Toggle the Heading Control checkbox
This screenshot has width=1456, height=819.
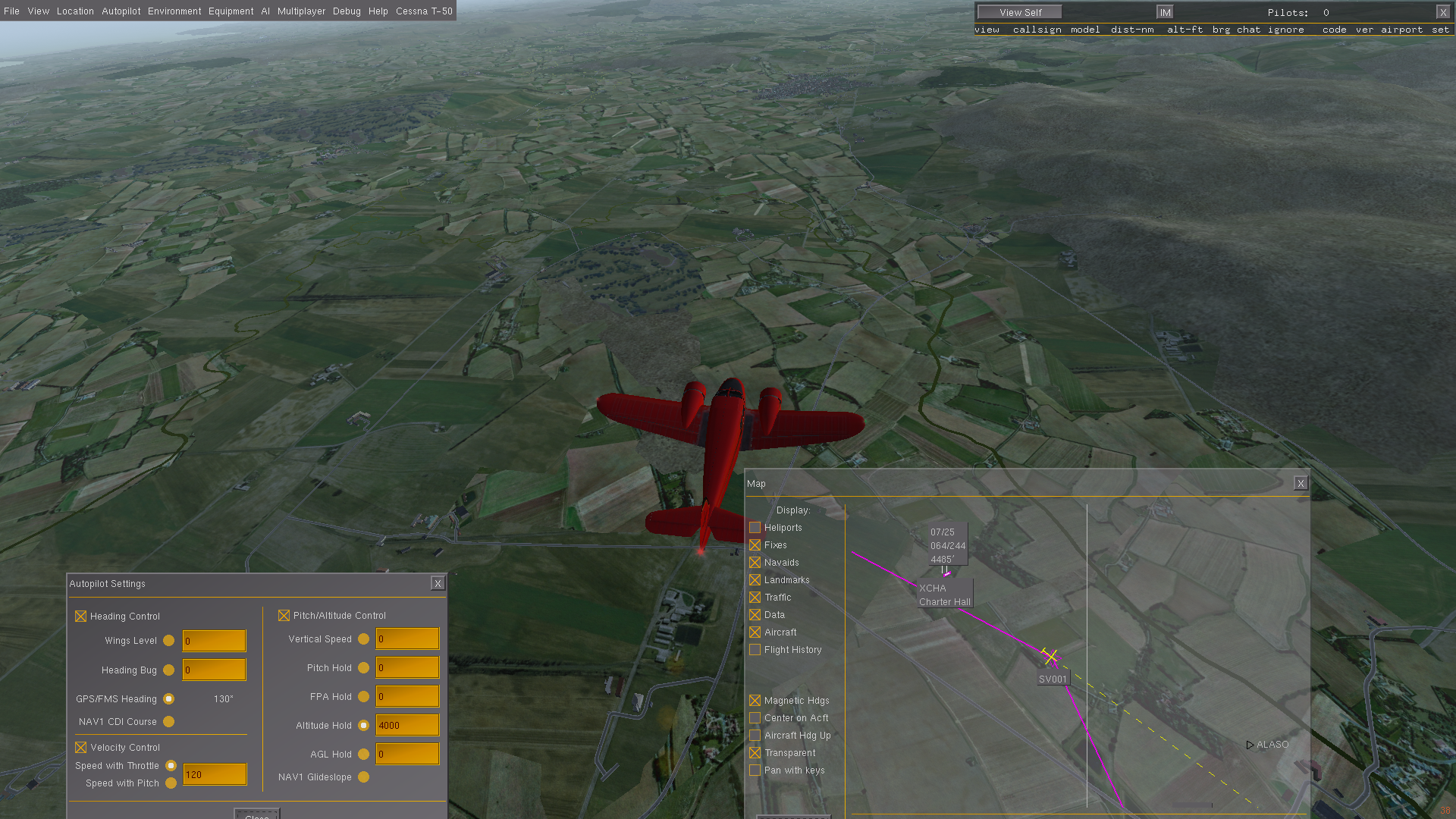[81, 617]
